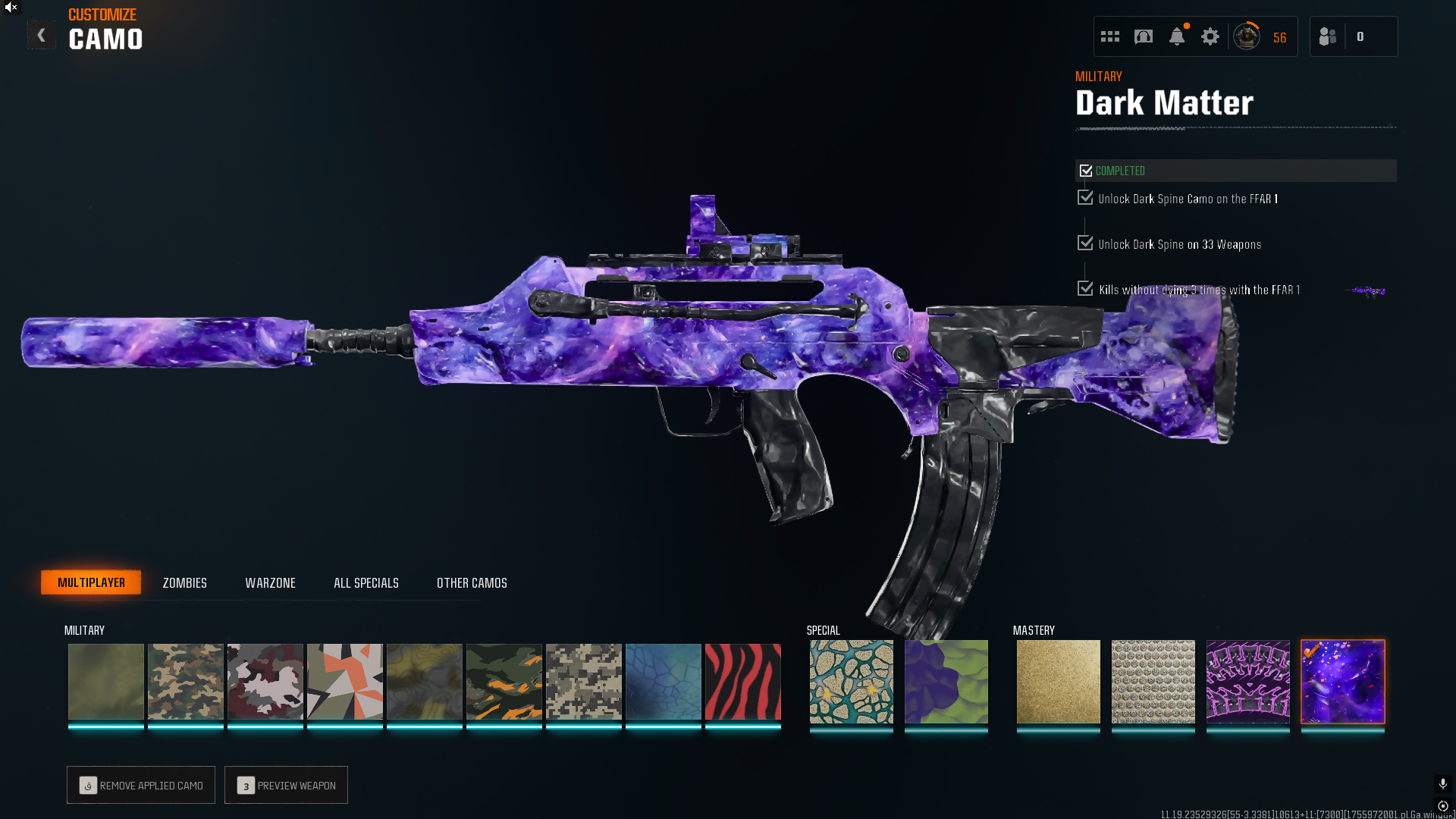Select the Other Camos tab

[472, 582]
